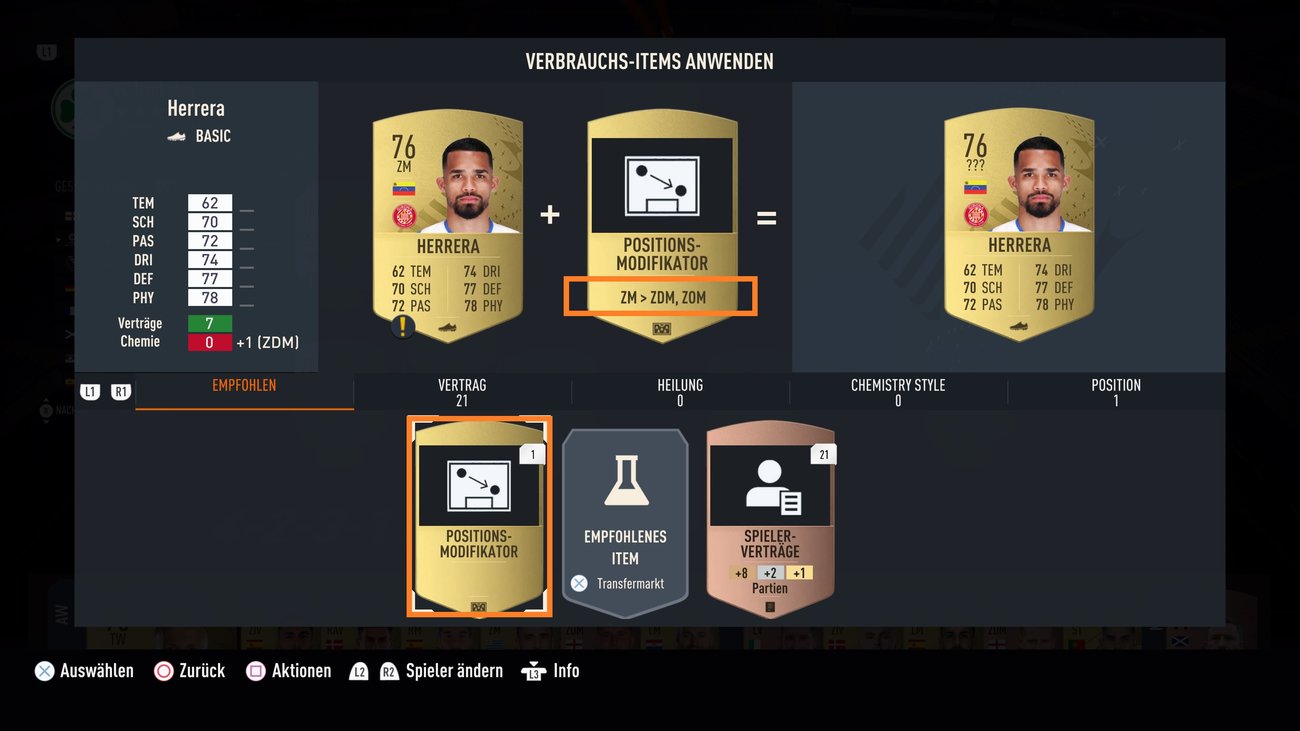
Task: Click the R1 shoulder button indicator
Action: [120, 391]
